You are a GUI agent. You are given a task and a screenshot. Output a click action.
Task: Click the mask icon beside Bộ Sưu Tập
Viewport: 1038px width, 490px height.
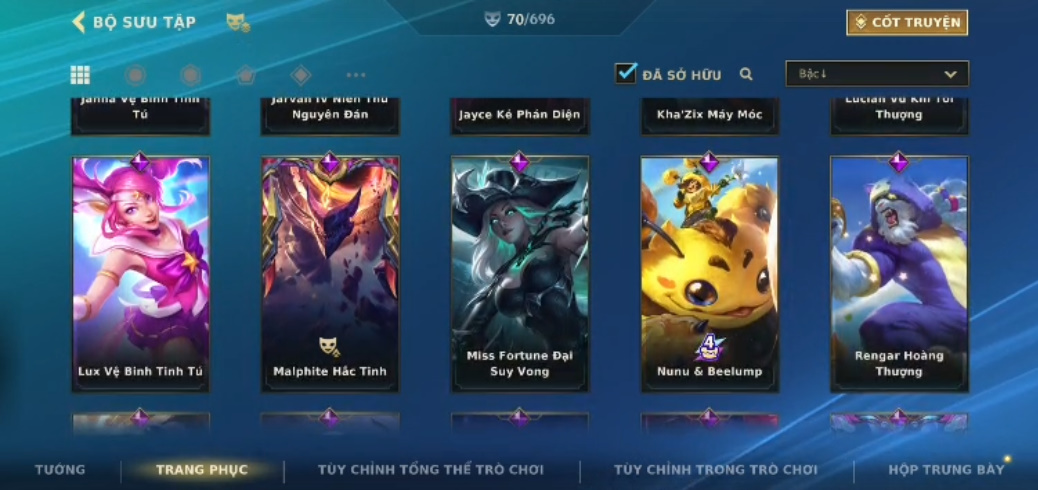coord(237,22)
